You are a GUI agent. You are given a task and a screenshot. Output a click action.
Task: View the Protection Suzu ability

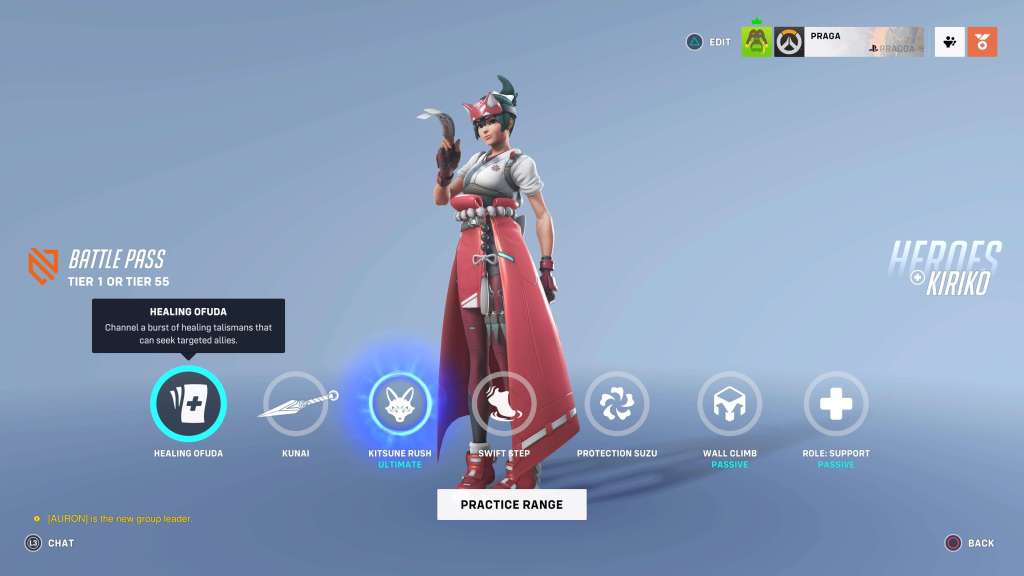[617, 404]
